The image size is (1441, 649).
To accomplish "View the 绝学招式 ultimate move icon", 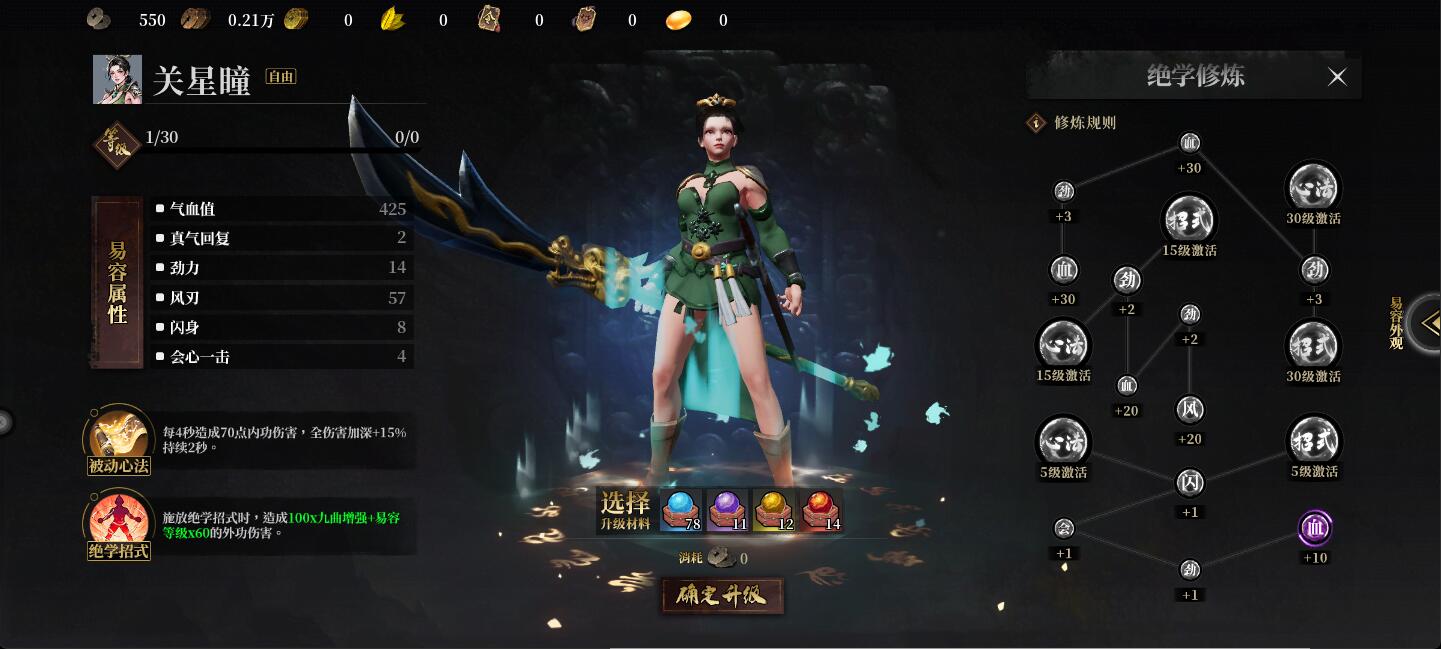I will point(118,522).
